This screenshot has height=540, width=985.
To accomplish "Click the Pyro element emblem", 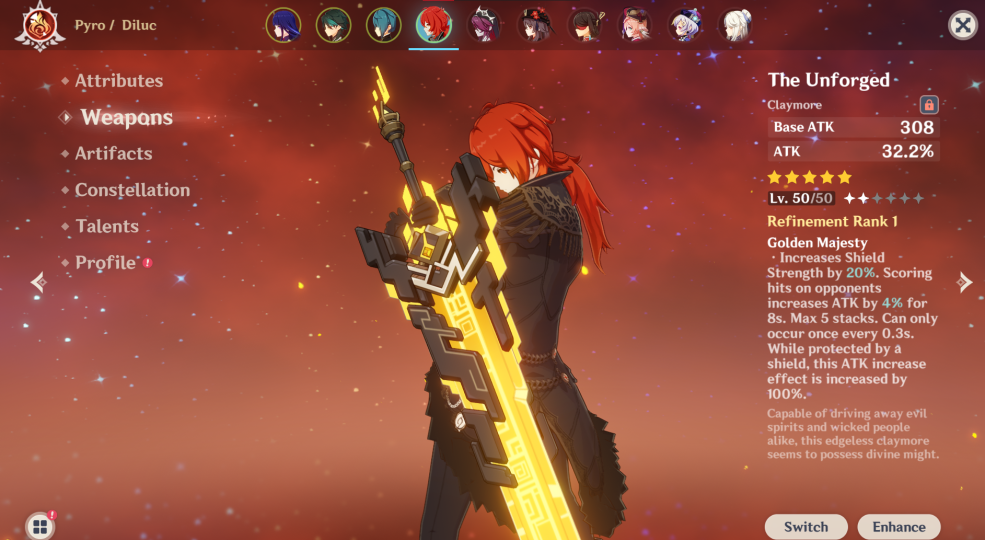I will tap(40, 26).
